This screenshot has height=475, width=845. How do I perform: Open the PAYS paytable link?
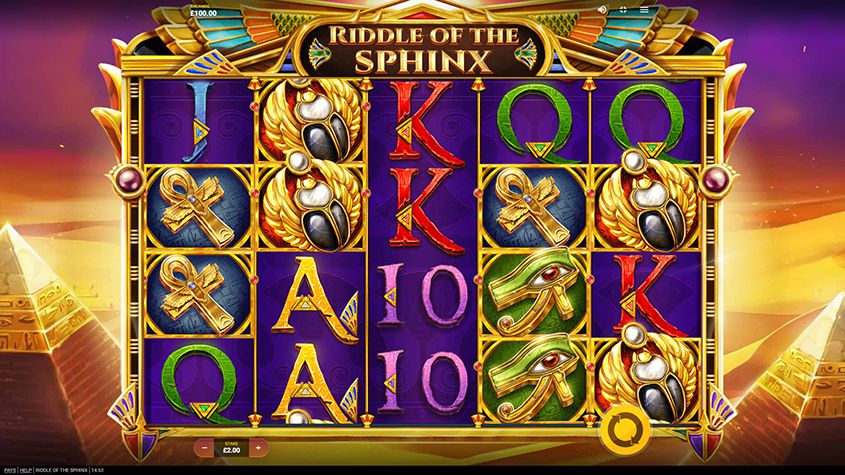click(10, 469)
